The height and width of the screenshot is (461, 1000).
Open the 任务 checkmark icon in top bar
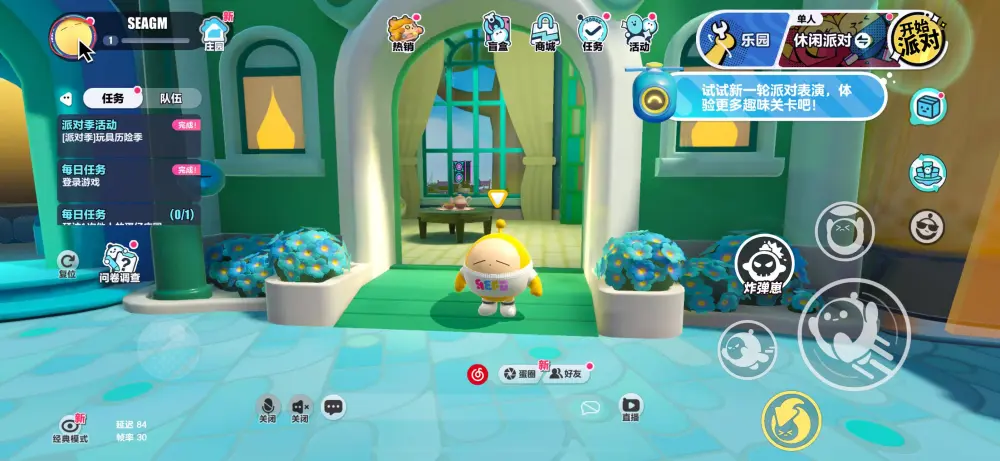(592, 32)
